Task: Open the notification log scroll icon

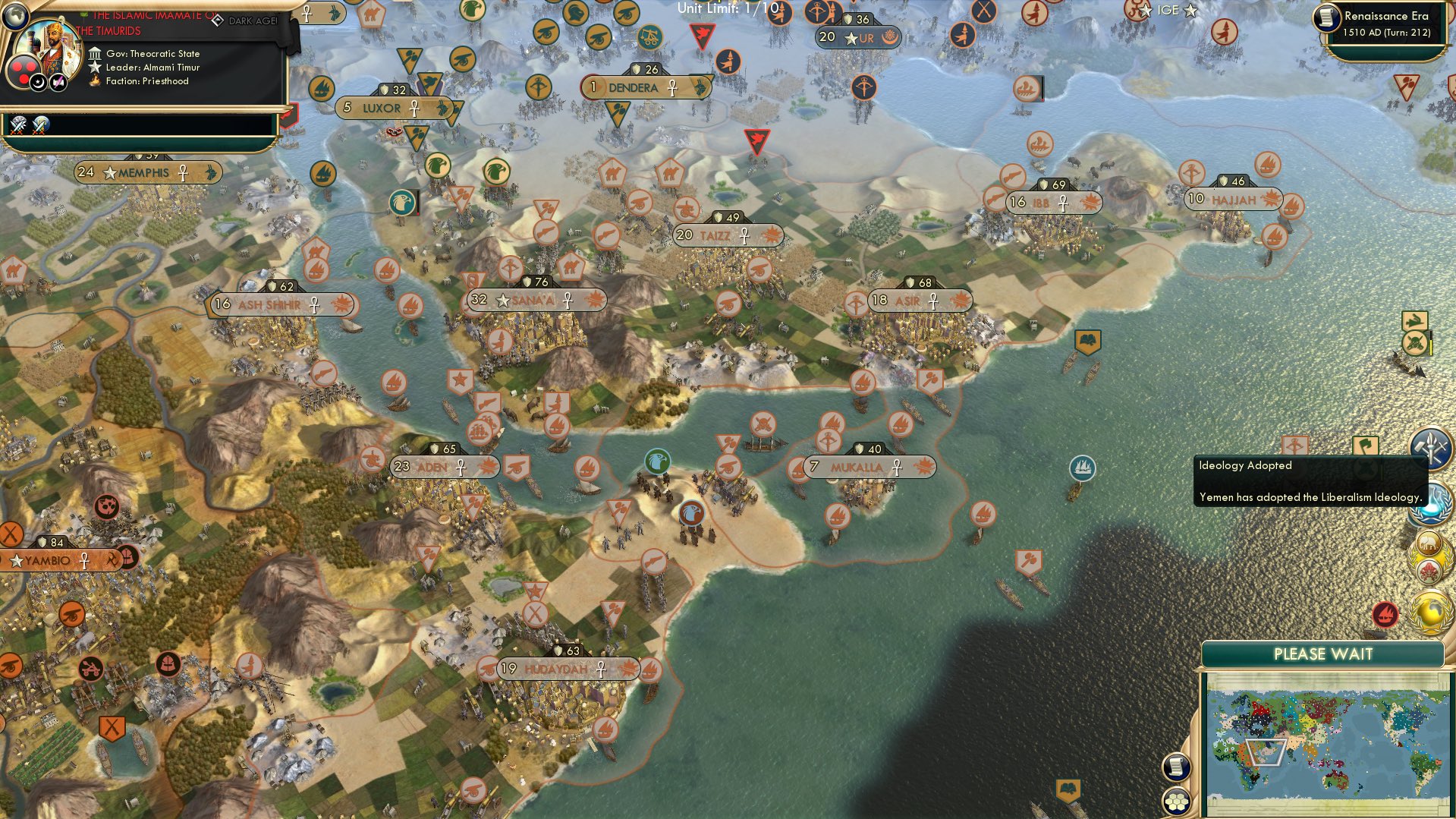Action: (1175, 767)
